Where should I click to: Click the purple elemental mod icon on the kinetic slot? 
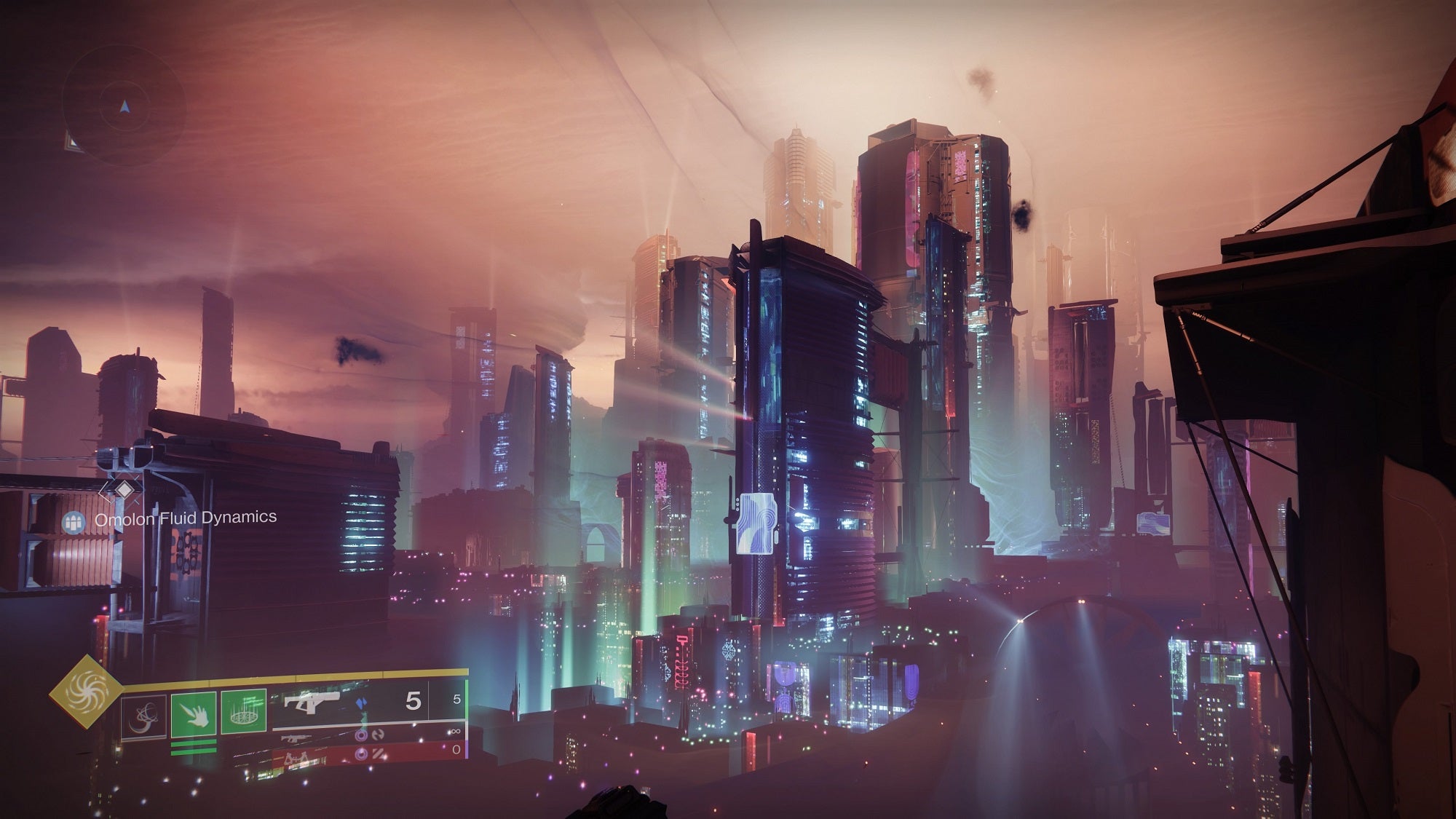[362, 737]
